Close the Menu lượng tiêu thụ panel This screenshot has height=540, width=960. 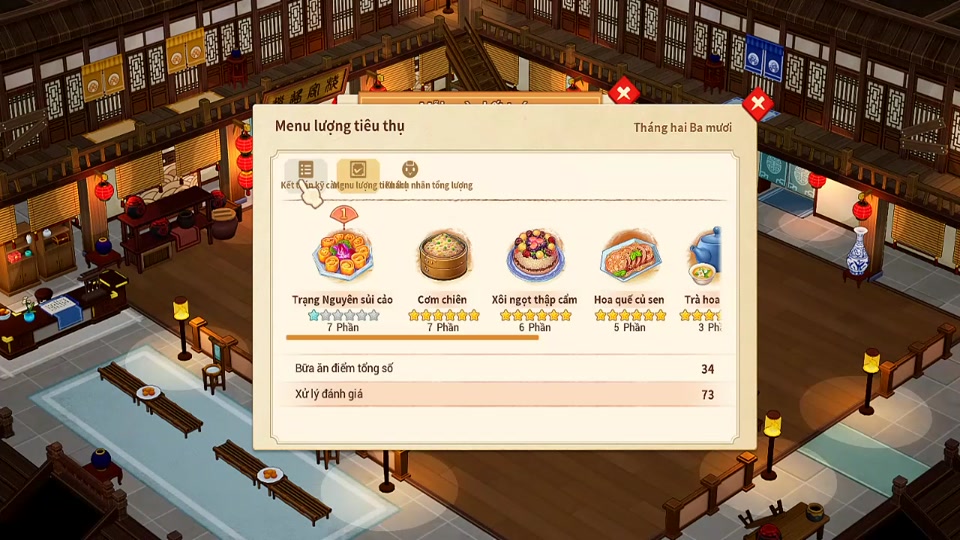[758, 103]
